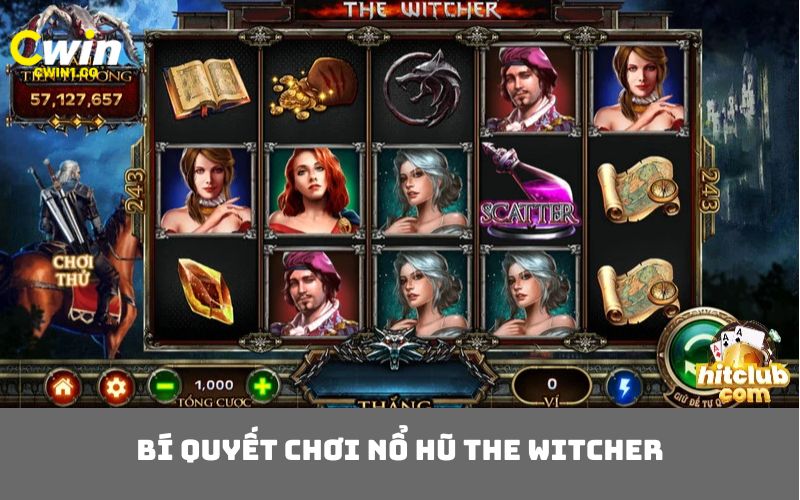Toggle the lightning bolt turbo button
Screen dimensions: 800x500
[624, 386]
